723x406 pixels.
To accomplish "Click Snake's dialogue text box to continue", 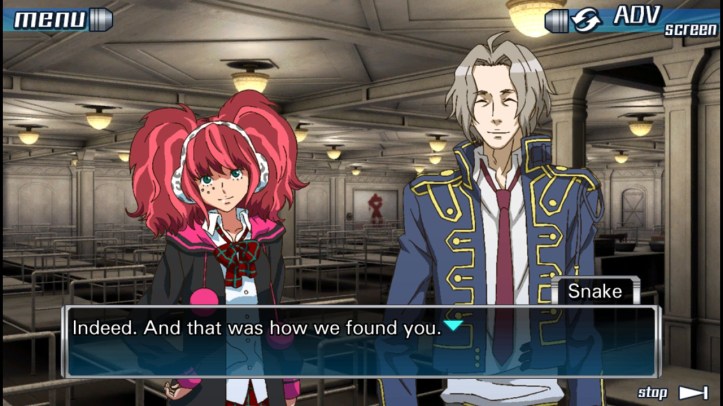I will coord(360,342).
